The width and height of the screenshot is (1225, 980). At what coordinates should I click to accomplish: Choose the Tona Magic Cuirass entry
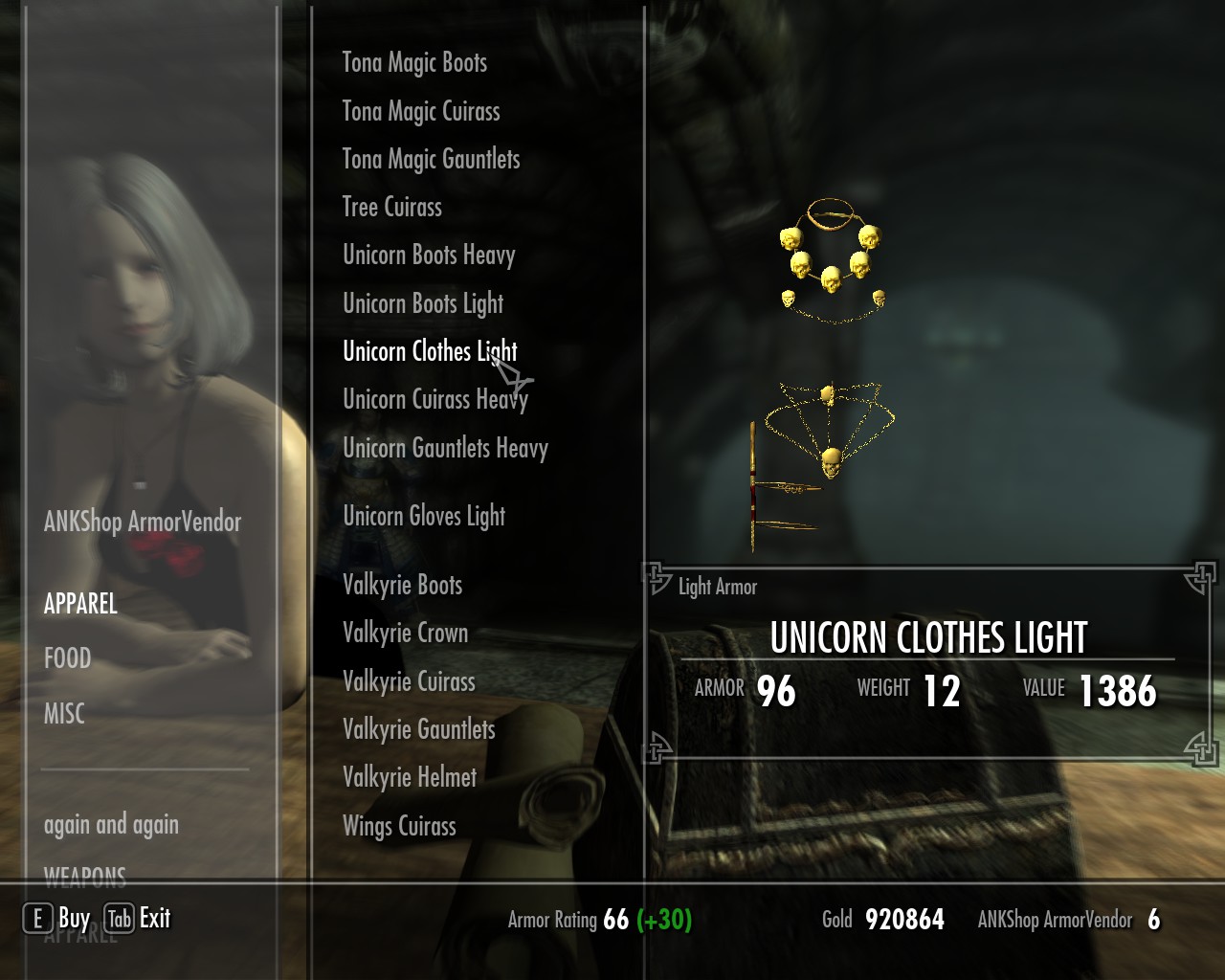421,112
